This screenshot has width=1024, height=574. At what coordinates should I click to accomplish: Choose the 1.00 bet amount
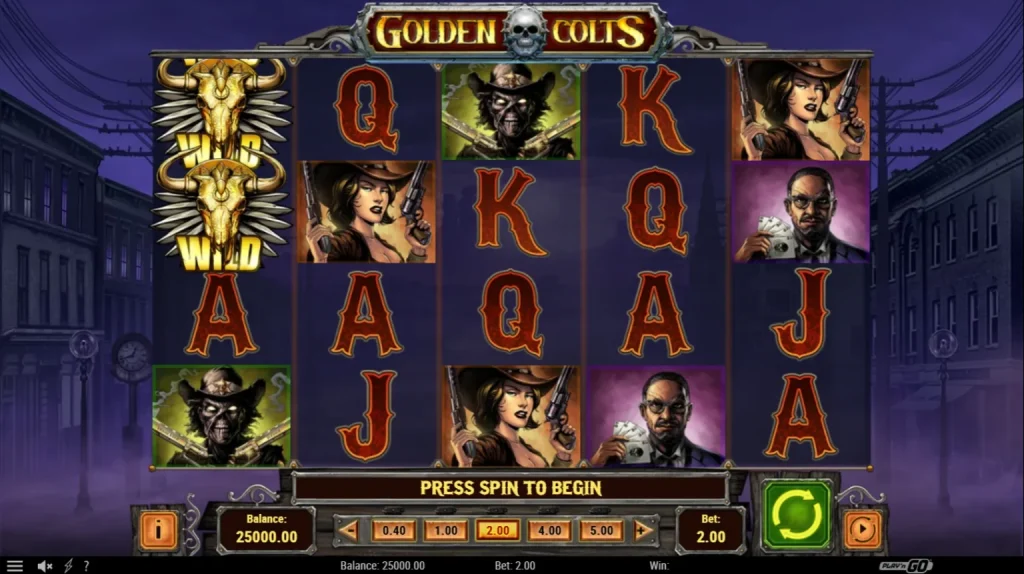point(445,530)
